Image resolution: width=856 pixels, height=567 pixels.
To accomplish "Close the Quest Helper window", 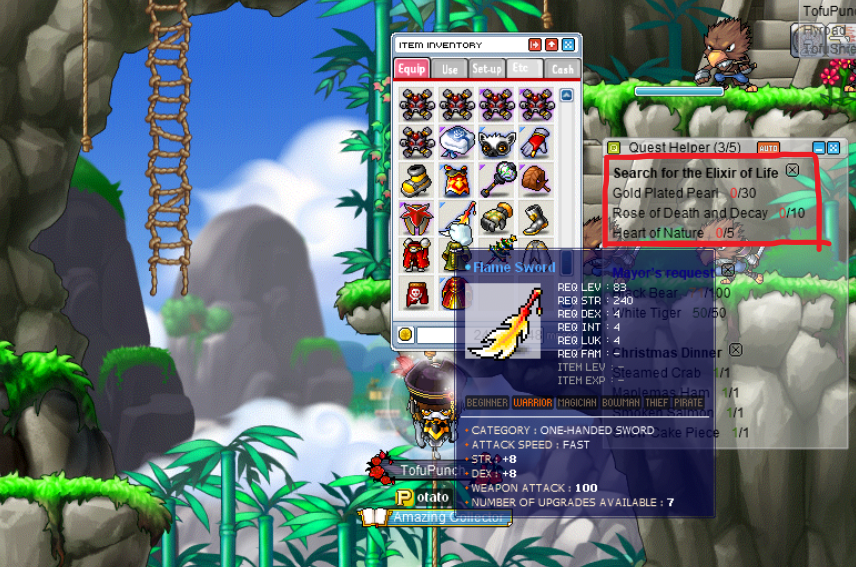I will click(x=833, y=148).
